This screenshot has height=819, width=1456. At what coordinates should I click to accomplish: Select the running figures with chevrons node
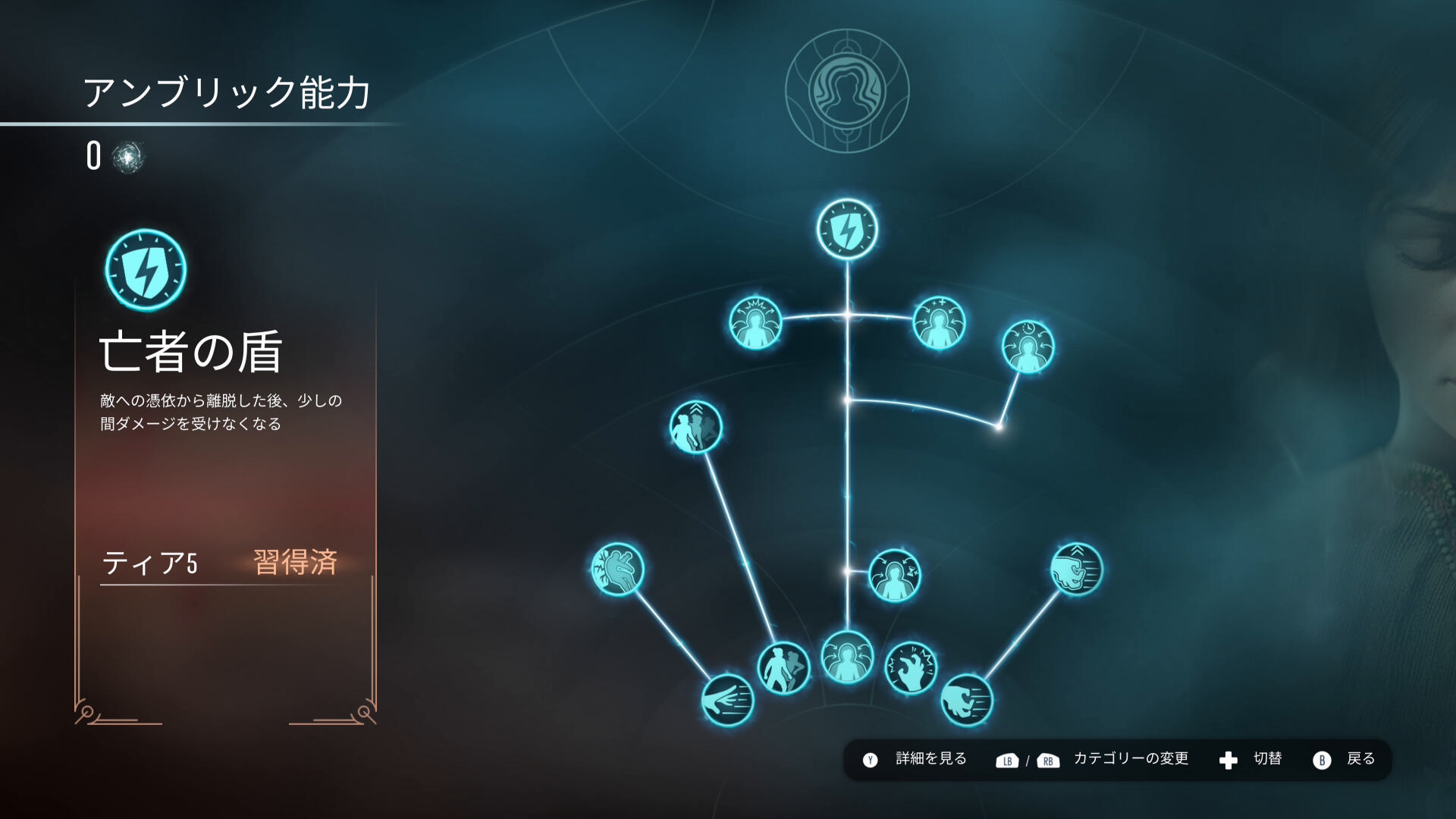pyautogui.click(x=695, y=427)
